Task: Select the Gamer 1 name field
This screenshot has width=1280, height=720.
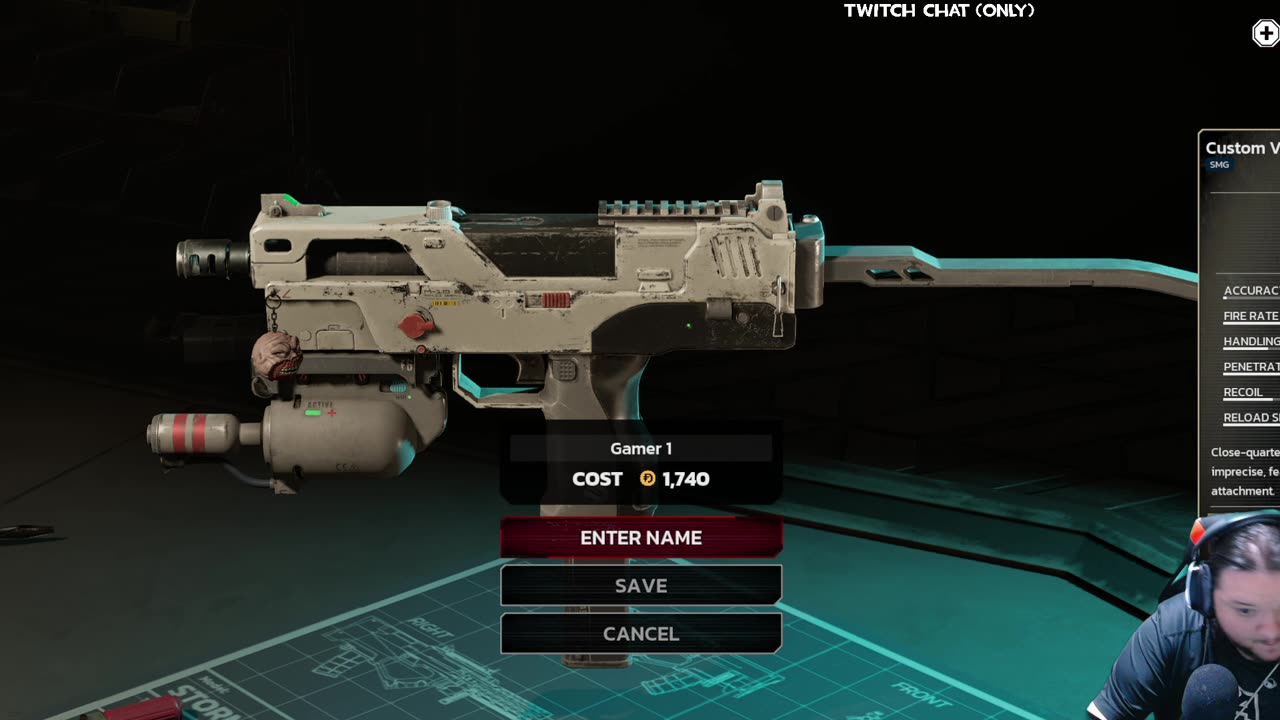Action: pyautogui.click(x=641, y=449)
